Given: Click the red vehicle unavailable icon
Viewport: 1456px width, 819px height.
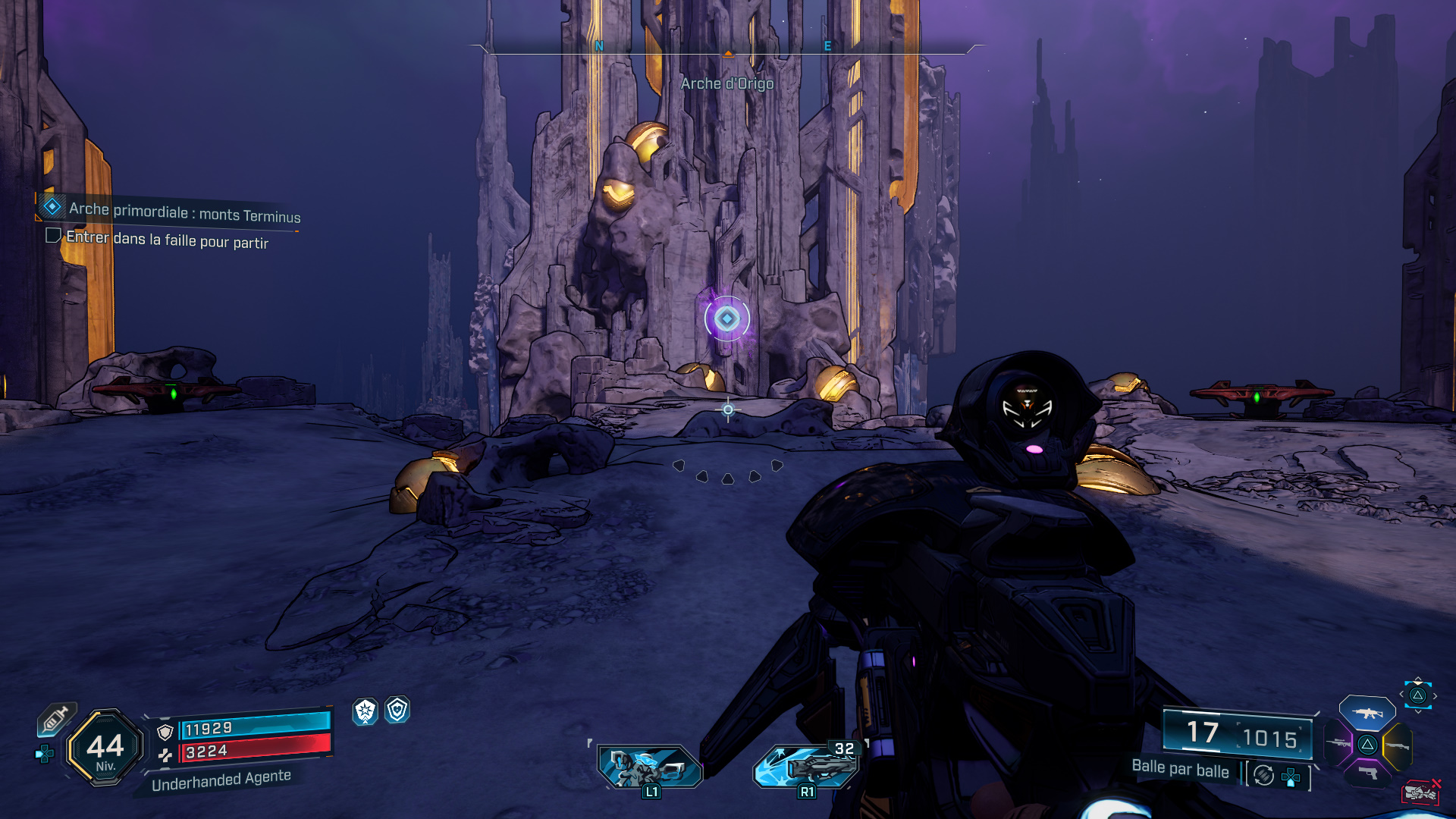Looking at the screenshot, I should (1420, 792).
